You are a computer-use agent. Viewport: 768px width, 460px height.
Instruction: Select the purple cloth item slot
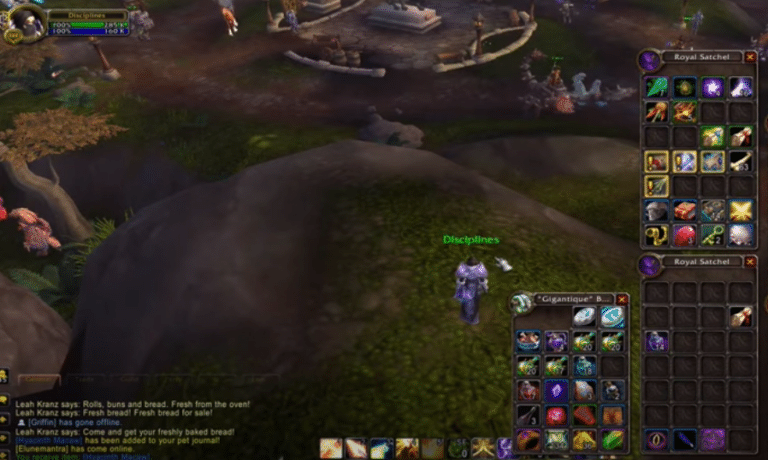coord(712,438)
